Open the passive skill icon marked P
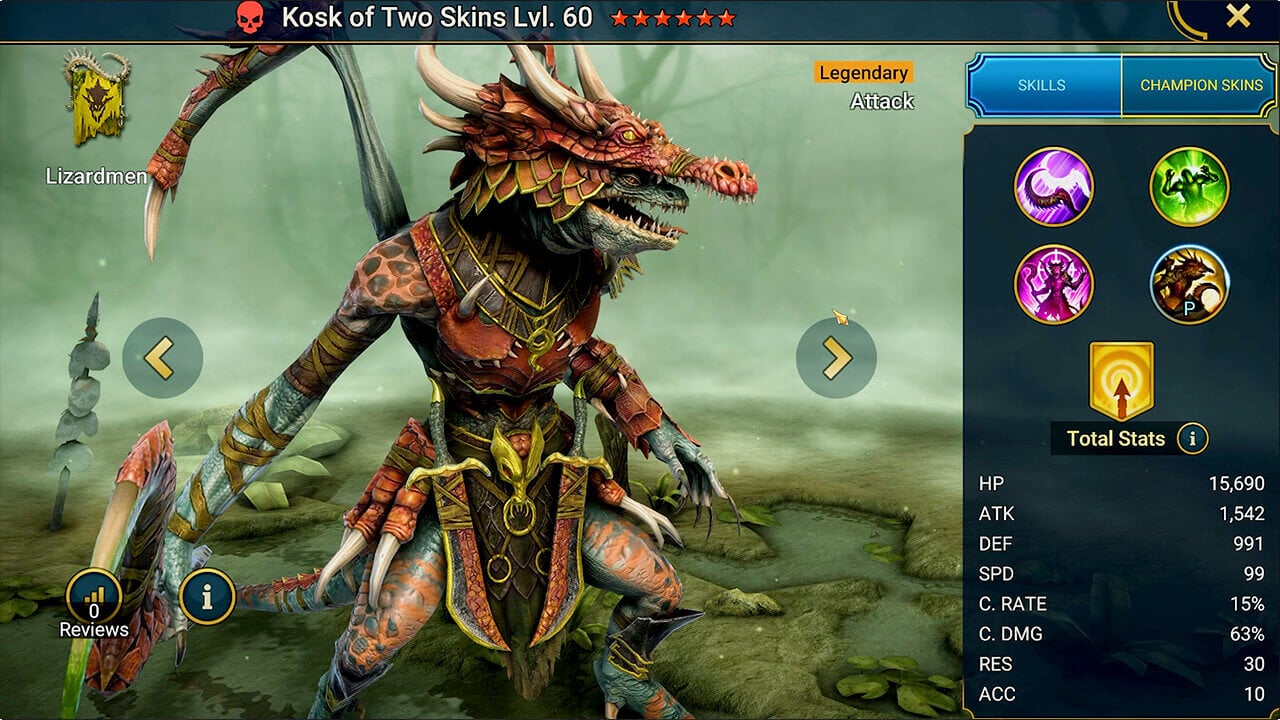The image size is (1280, 720). [x=1189, y=284]
